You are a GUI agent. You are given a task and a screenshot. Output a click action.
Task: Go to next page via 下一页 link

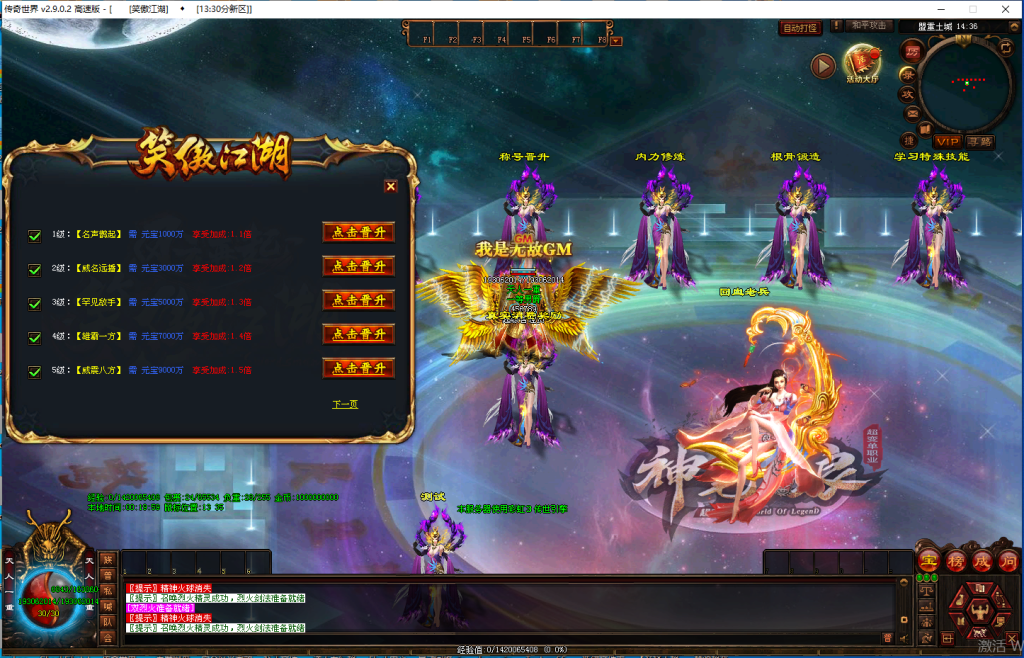click(345, 404)
